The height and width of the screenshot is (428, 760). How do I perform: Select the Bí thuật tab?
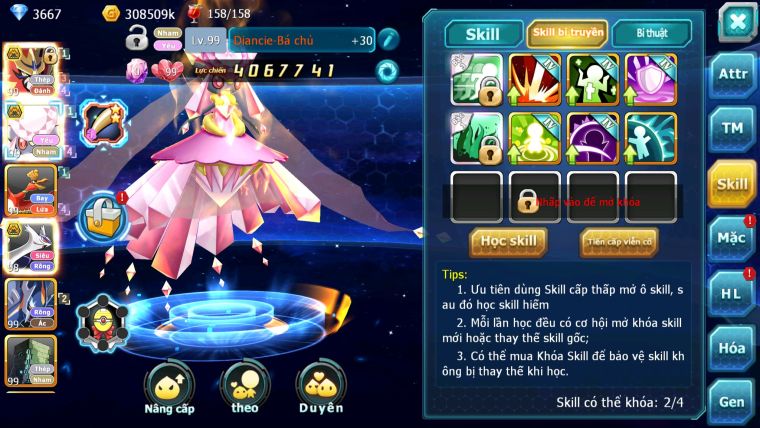click(652, 33)
